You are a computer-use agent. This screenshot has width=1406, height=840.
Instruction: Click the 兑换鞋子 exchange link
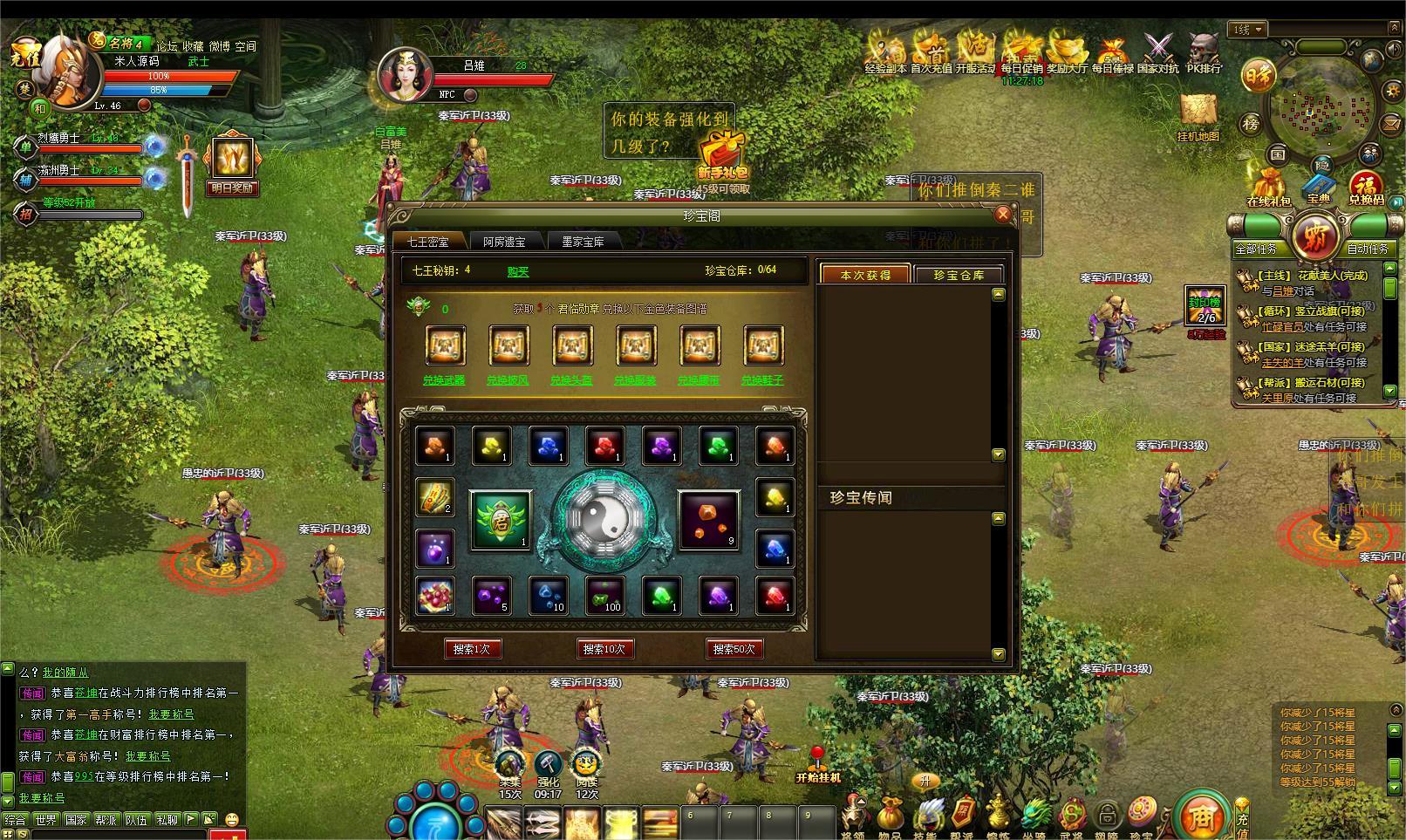762,380
